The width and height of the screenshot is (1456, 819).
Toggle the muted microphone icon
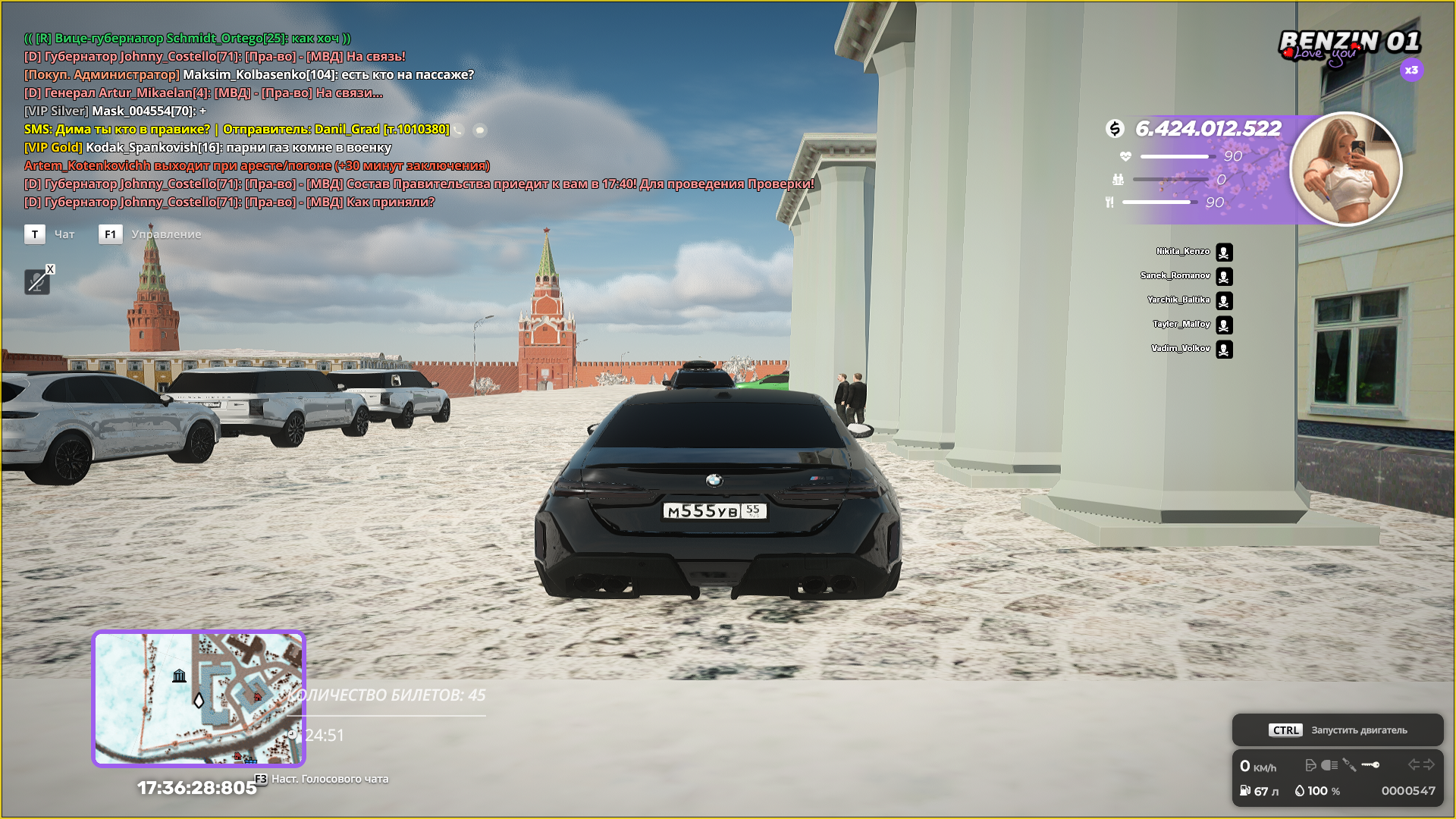[x=36, y=282]
